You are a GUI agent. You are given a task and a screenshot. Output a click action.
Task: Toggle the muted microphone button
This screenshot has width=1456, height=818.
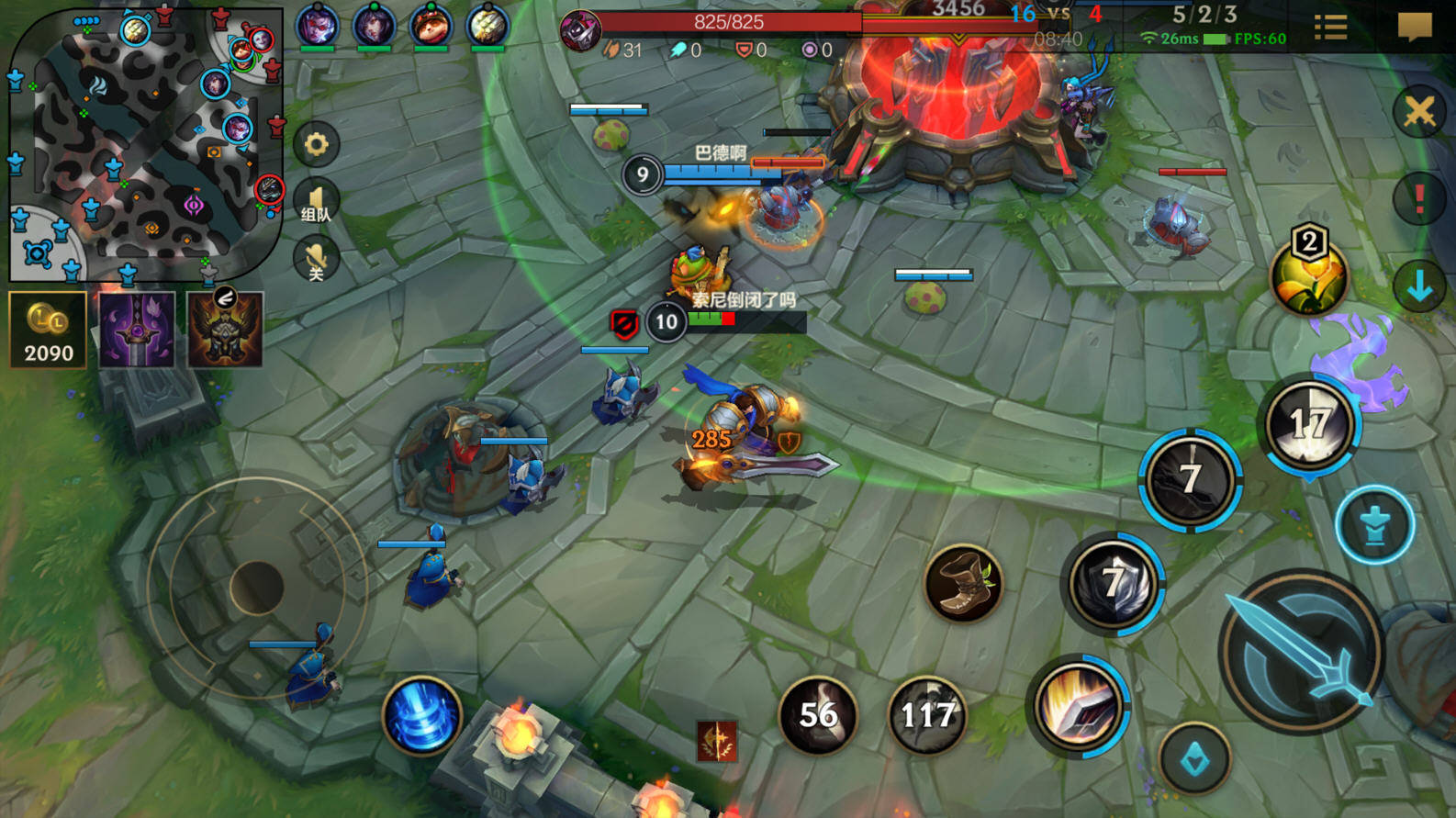click(316, 260)
